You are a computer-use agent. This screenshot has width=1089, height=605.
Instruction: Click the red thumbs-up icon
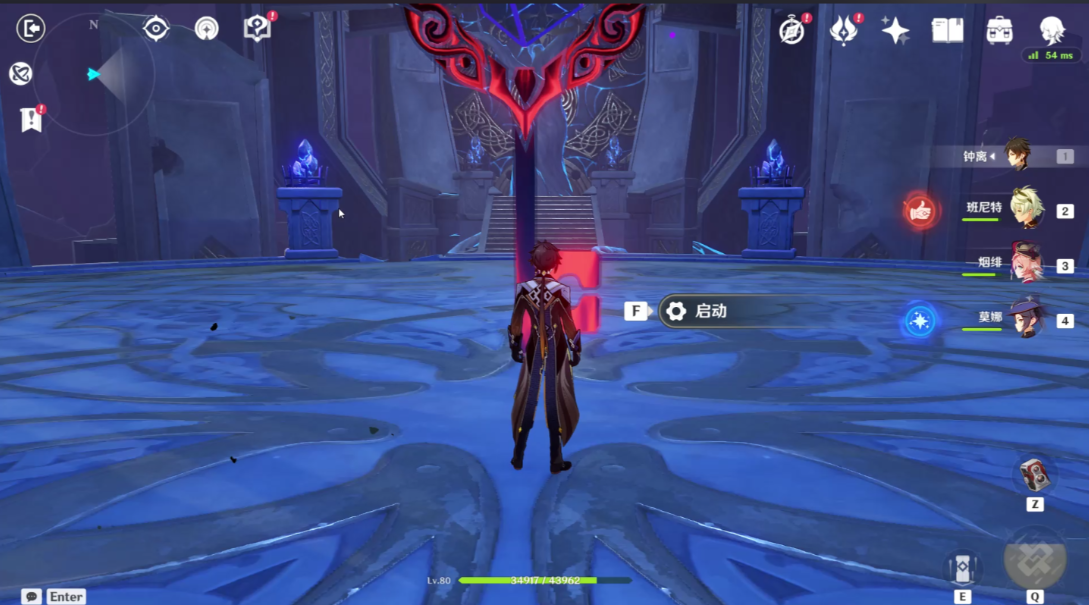point(920,210)
